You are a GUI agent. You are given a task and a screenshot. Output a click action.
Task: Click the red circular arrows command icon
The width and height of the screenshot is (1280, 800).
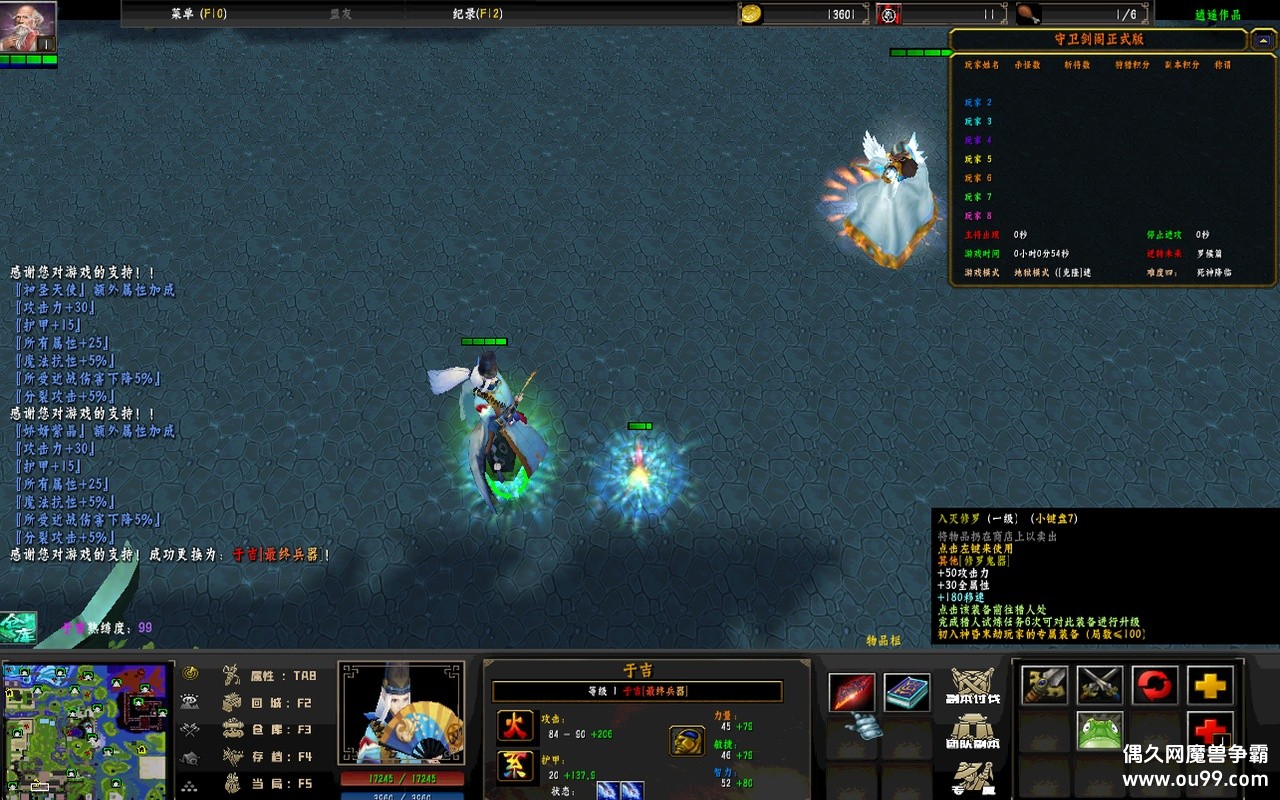click(x=1155, y=686)
